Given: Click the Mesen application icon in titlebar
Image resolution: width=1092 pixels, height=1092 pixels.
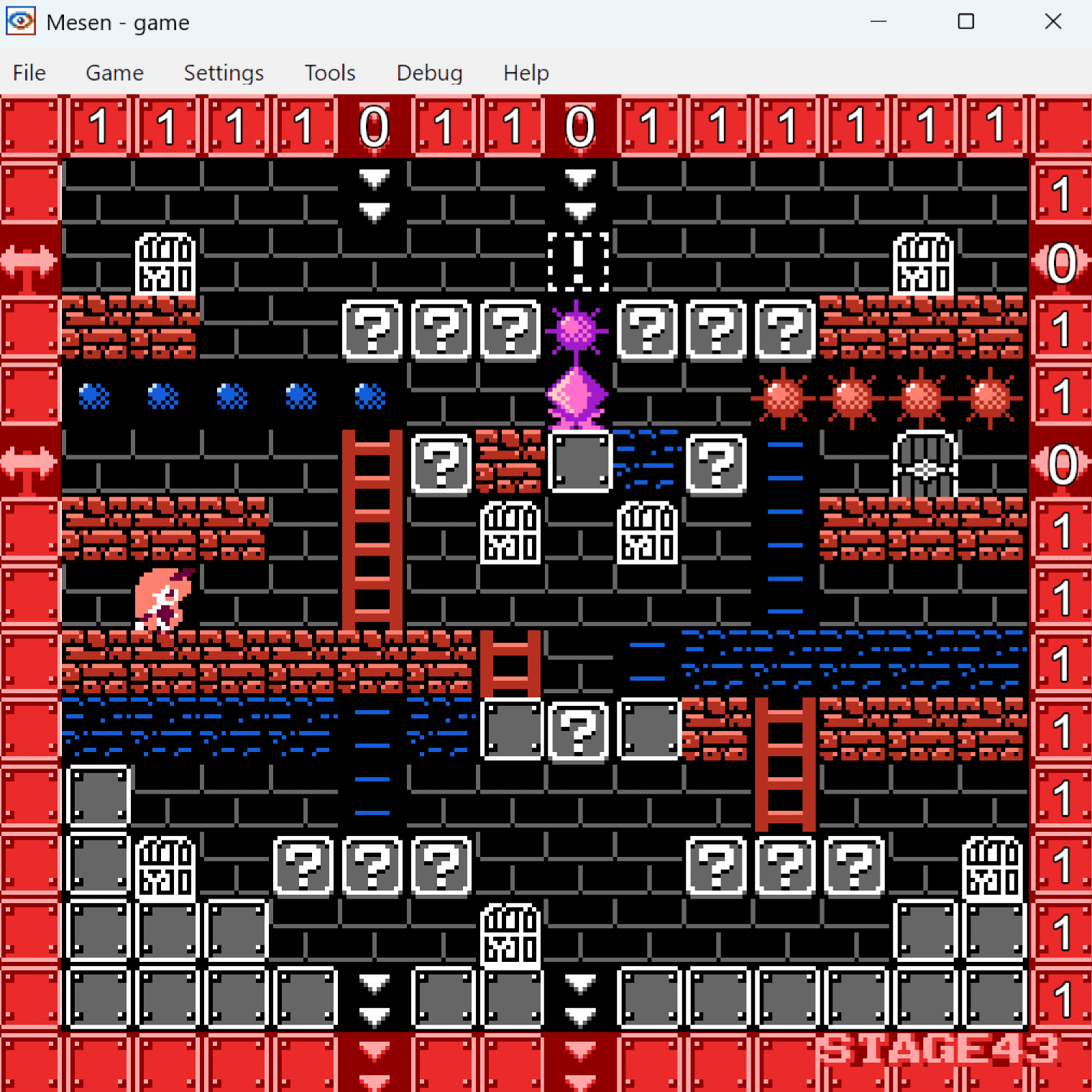Looking at the screenshot, I should click(x=20, y=21).
